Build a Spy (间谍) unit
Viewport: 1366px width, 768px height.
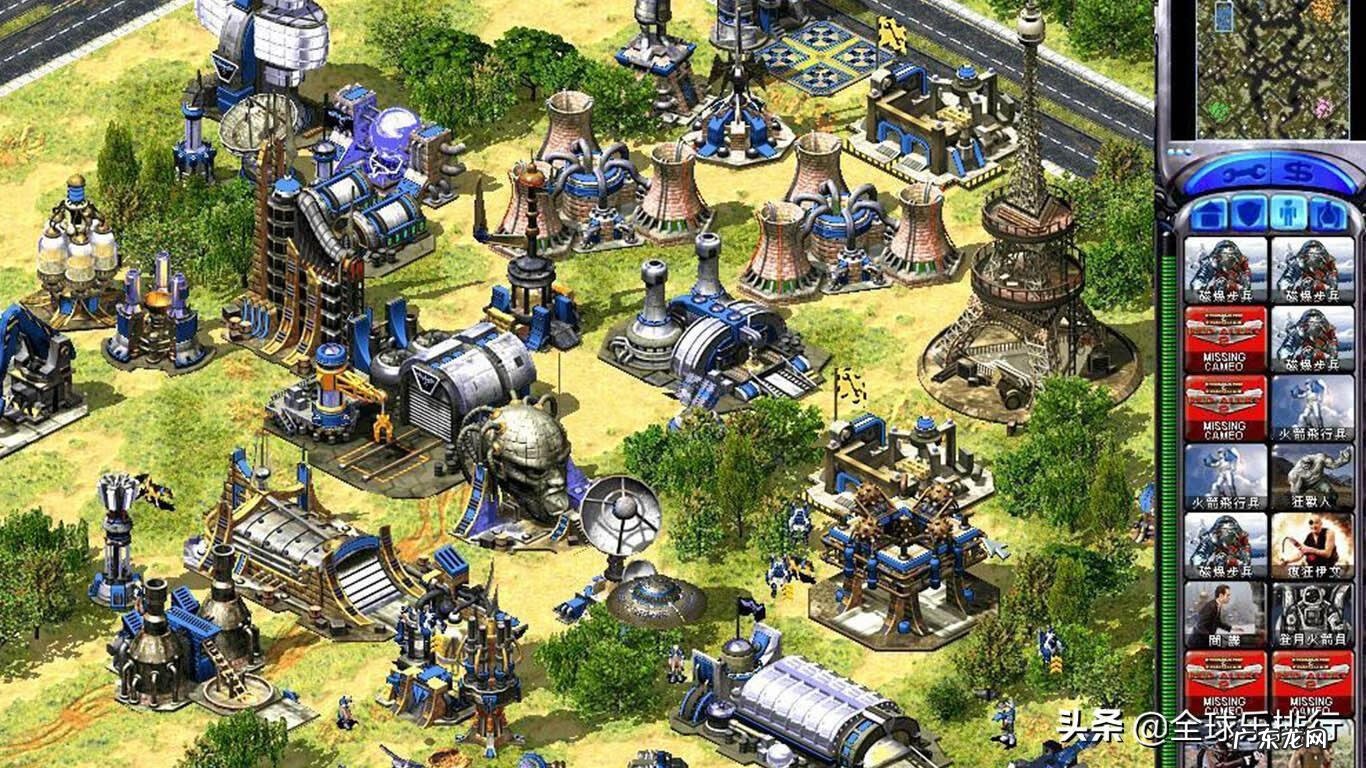[x=1225, y=615]
